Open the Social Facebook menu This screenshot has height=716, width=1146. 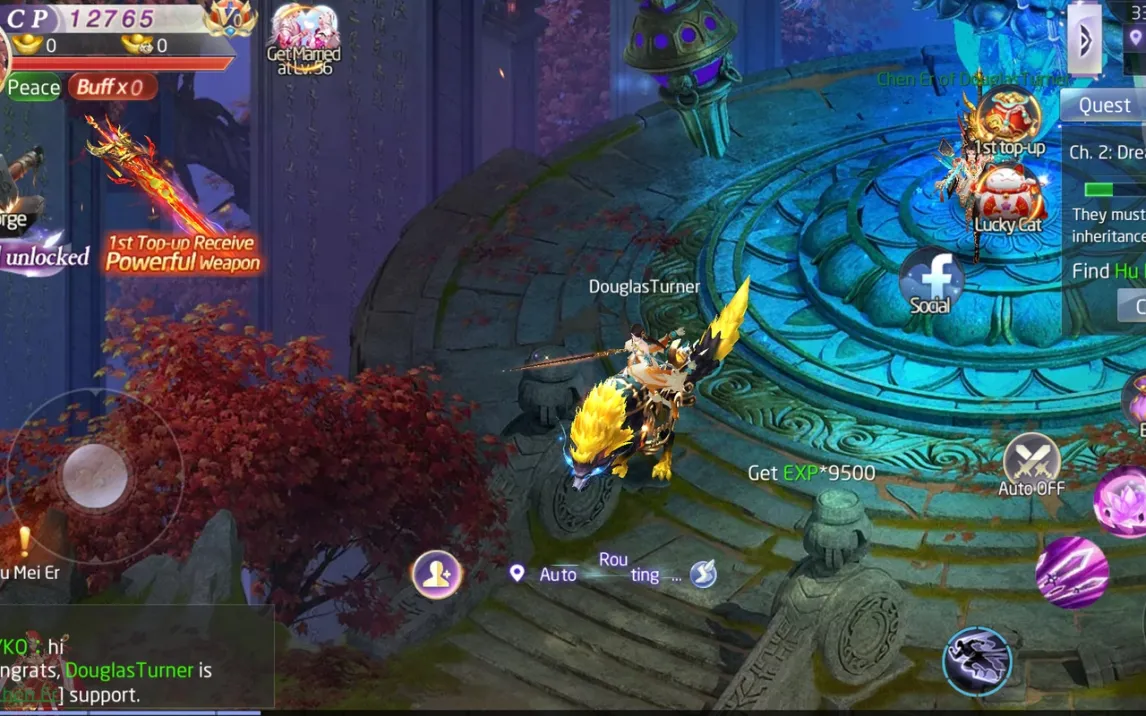tap(931, 281)
